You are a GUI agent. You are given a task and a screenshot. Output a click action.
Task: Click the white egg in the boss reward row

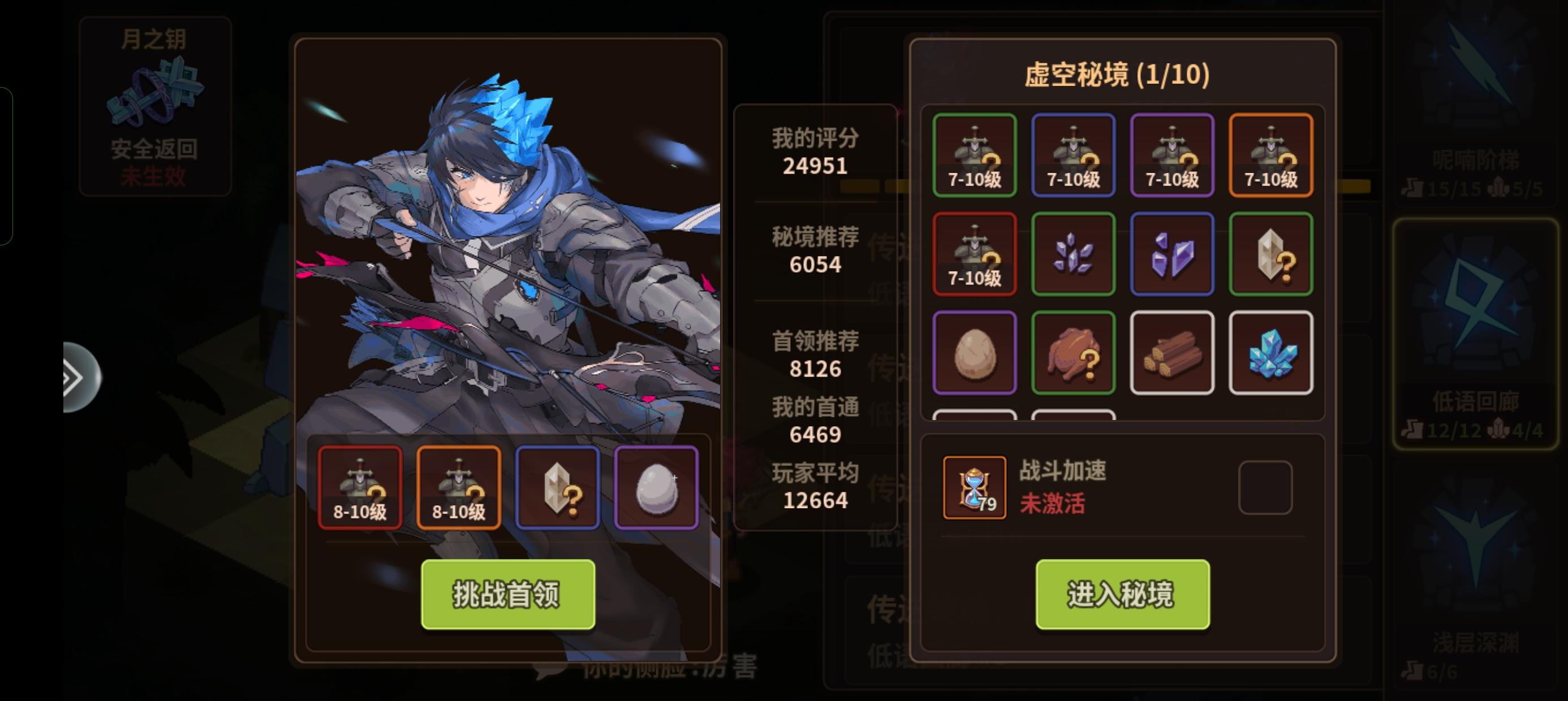(656, 486)
